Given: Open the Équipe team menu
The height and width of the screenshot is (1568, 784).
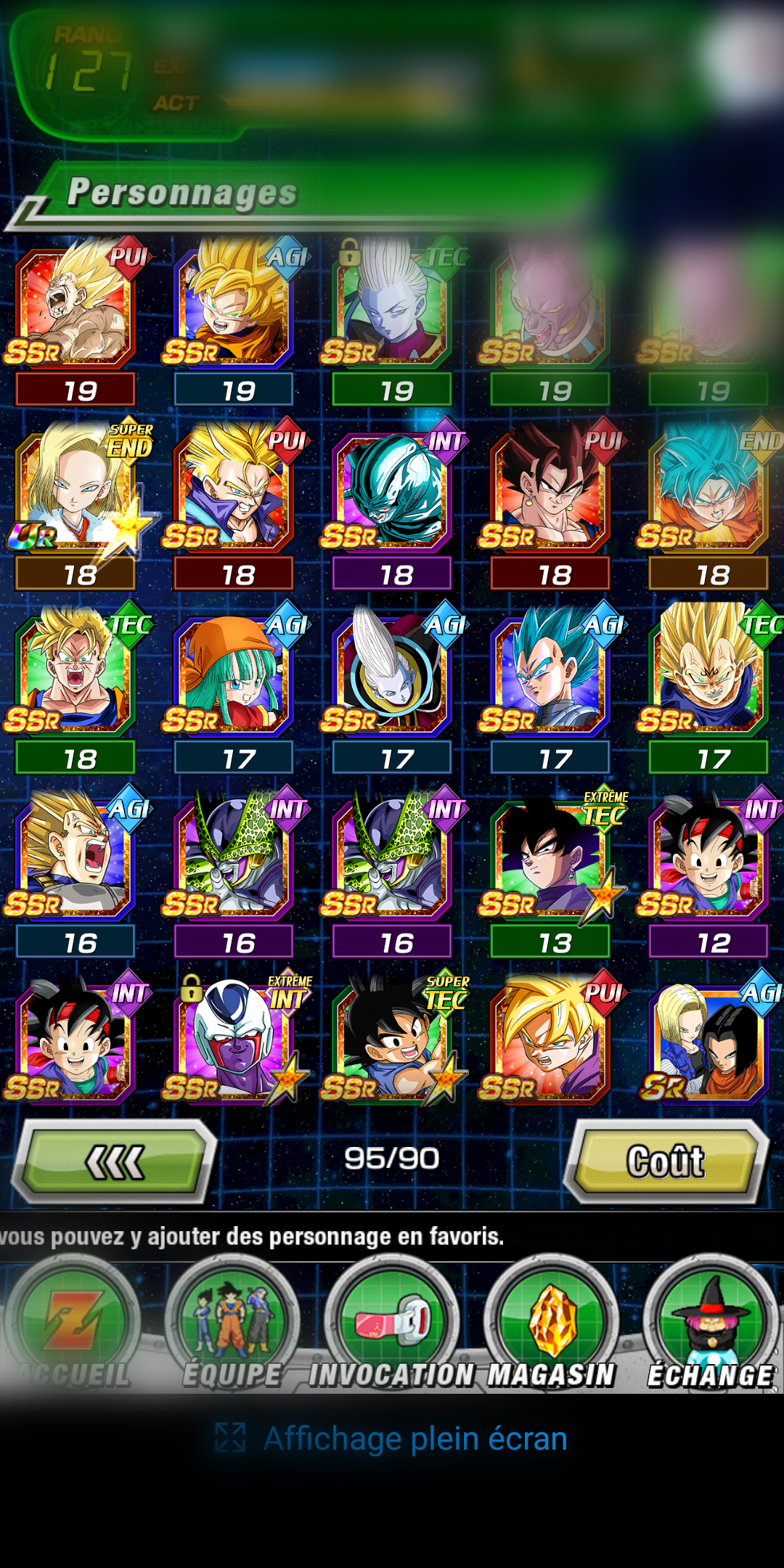Looking at the screenshot, I should point(232,1328).
